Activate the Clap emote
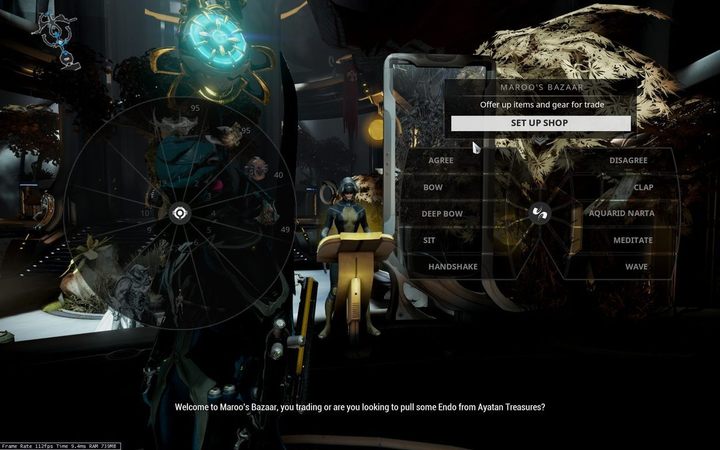This screenshot has height=450, width=720. click(x=643, y=187)
